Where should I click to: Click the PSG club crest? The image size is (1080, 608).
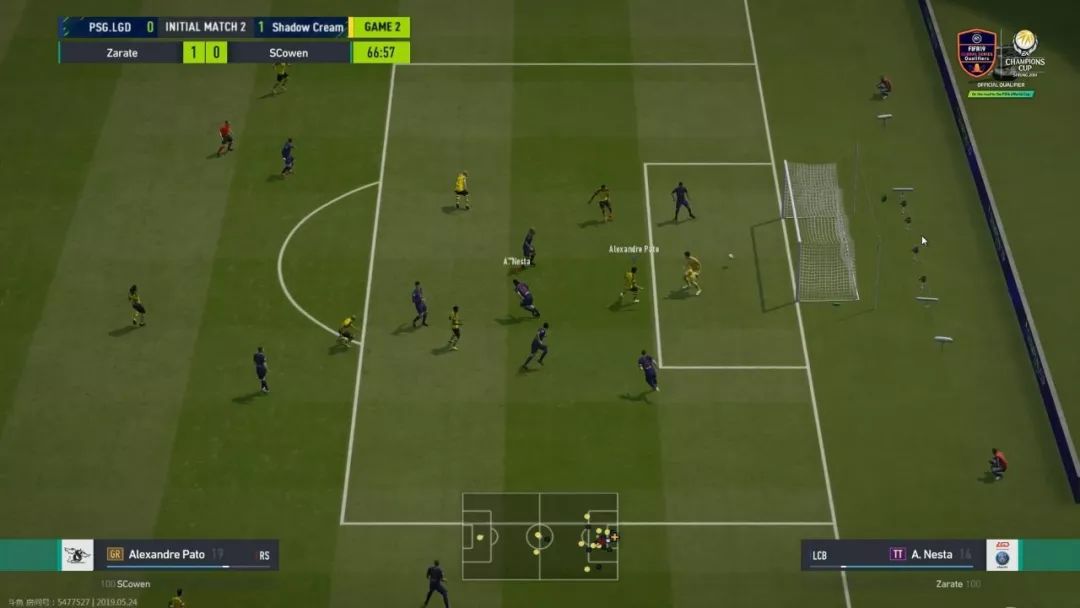pos(1002,555)
